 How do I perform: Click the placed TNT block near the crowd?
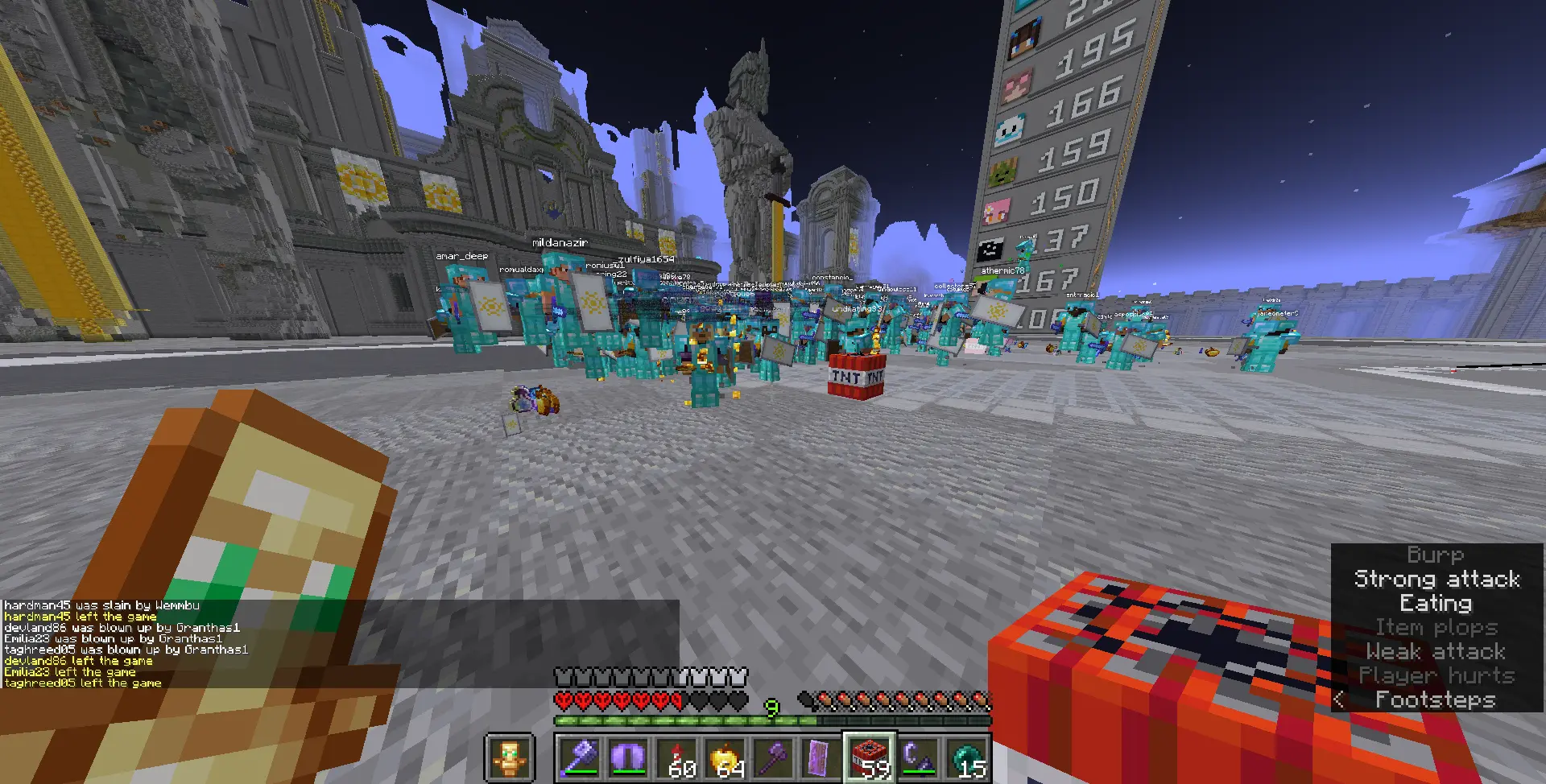pyautogui.click(x=855, y=375)
